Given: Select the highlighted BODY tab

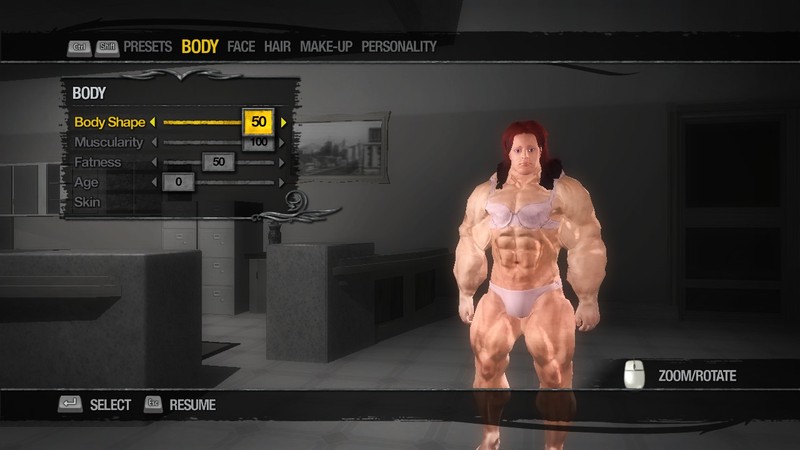Looking at the screenshot, I should point(200,46).
